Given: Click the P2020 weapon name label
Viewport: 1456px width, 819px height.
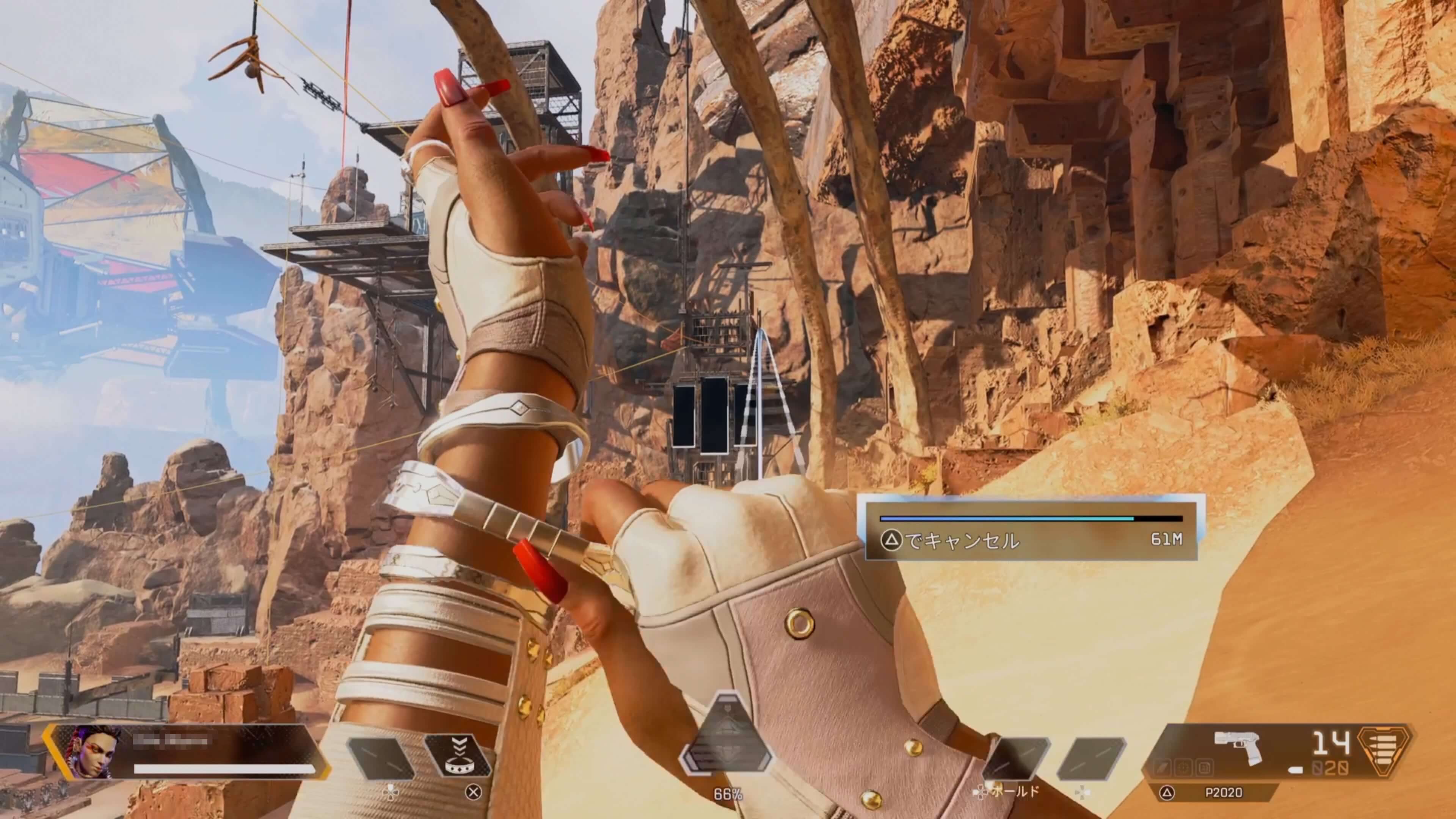Looking at the screenshot, I should pyautogui.click(x=1223, y=792).
